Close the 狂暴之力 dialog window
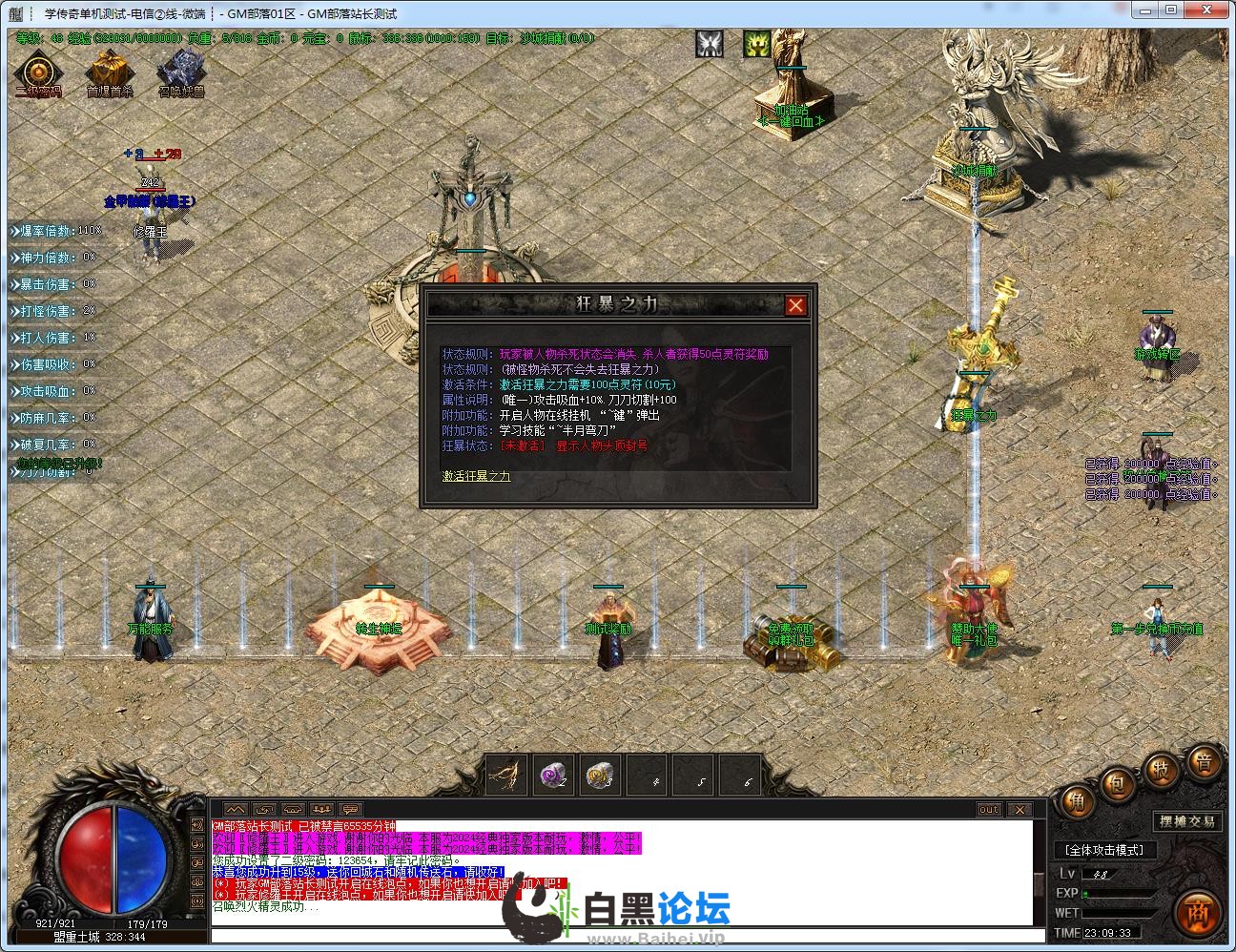The height and width of the screenshot is (952, 1236). [795, 305]
